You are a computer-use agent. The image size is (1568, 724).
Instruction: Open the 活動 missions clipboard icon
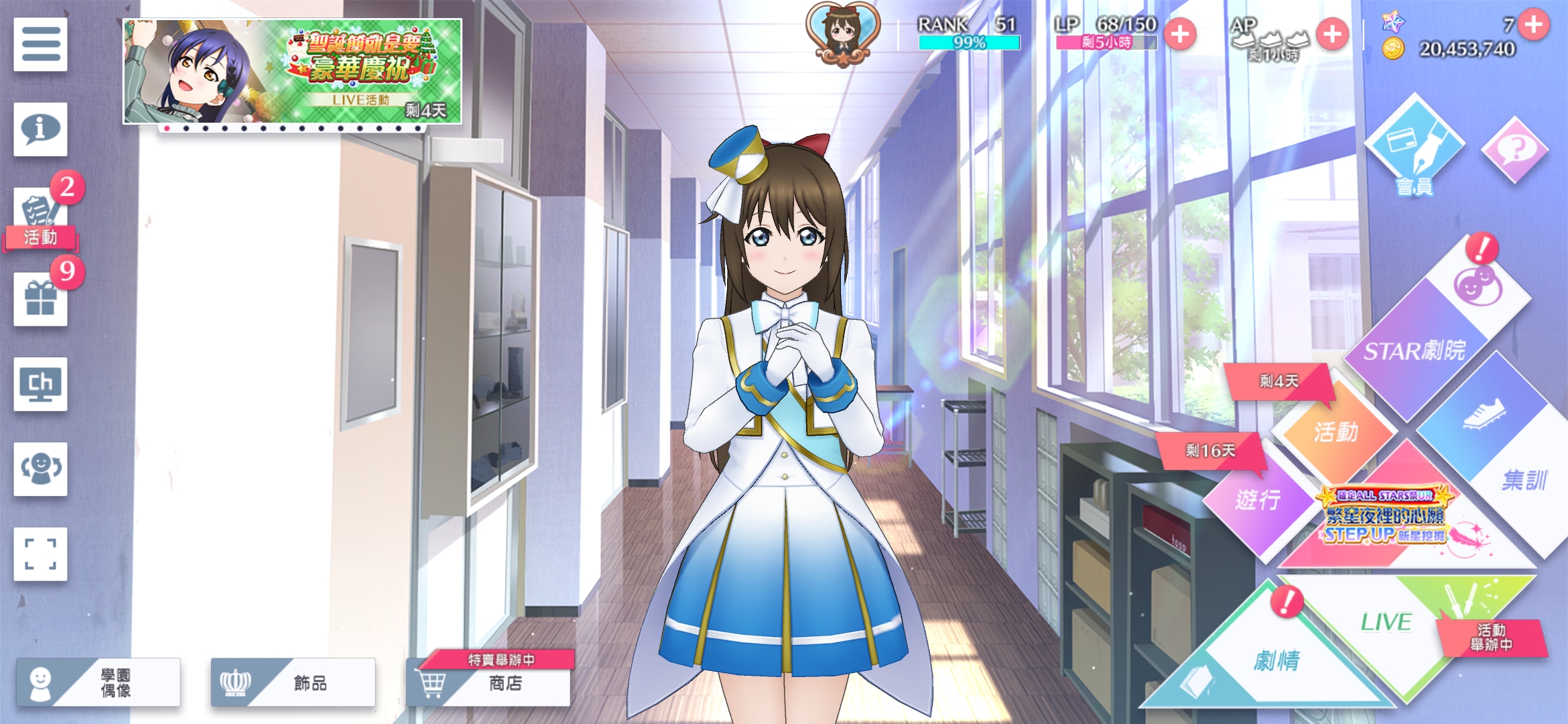click(40, 215)
